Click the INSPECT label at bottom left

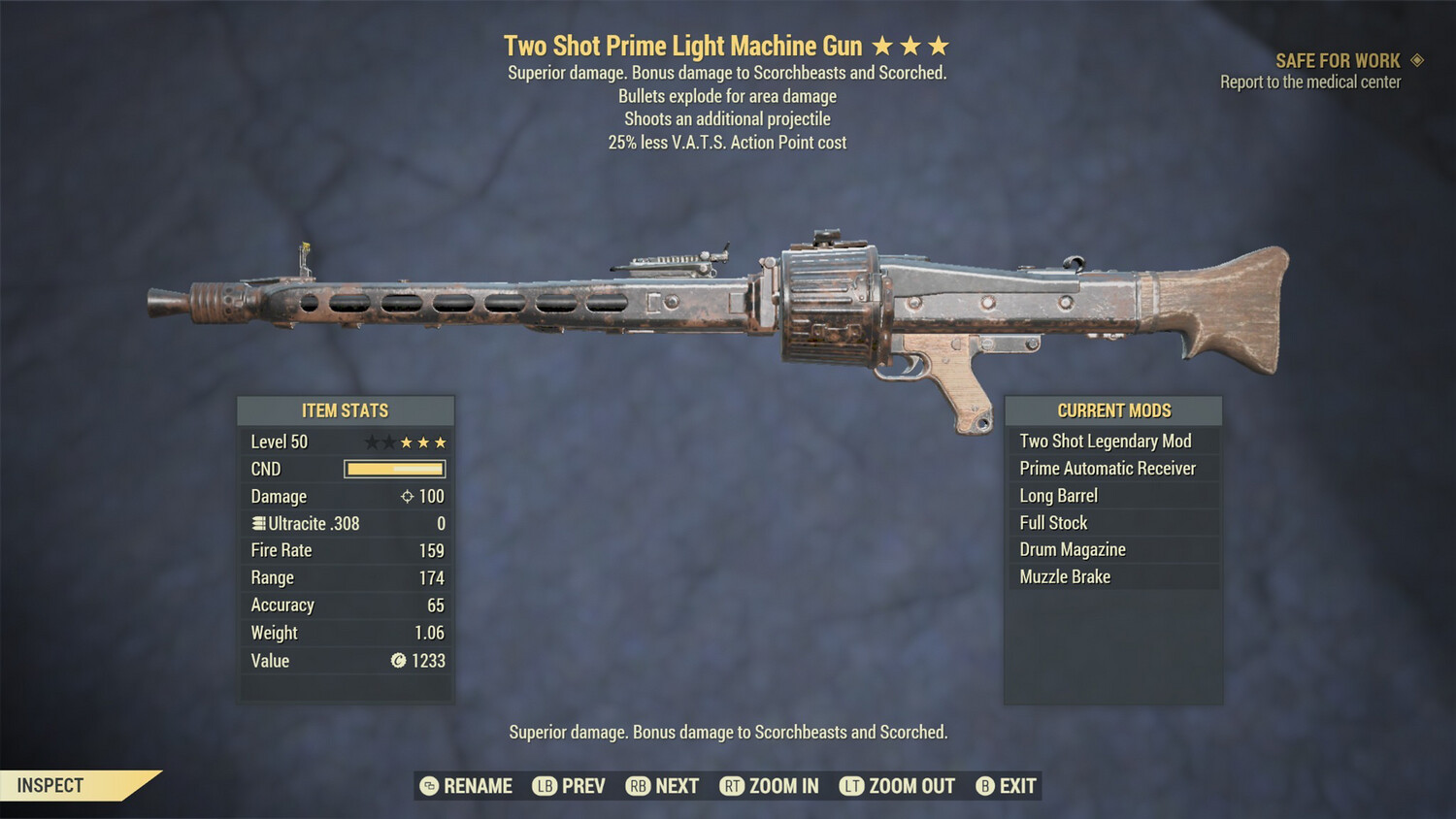coord(50,786)
